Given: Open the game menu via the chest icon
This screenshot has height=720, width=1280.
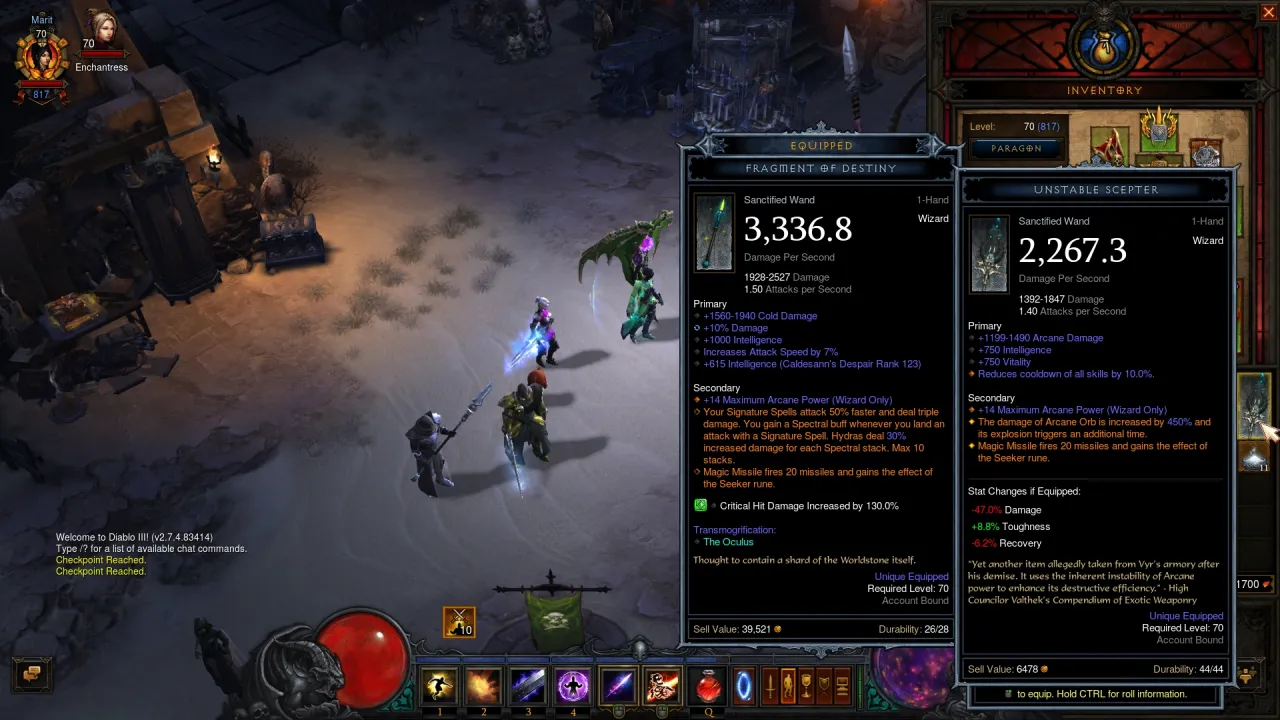Looking at the screenshot, I should coord(840,685).
